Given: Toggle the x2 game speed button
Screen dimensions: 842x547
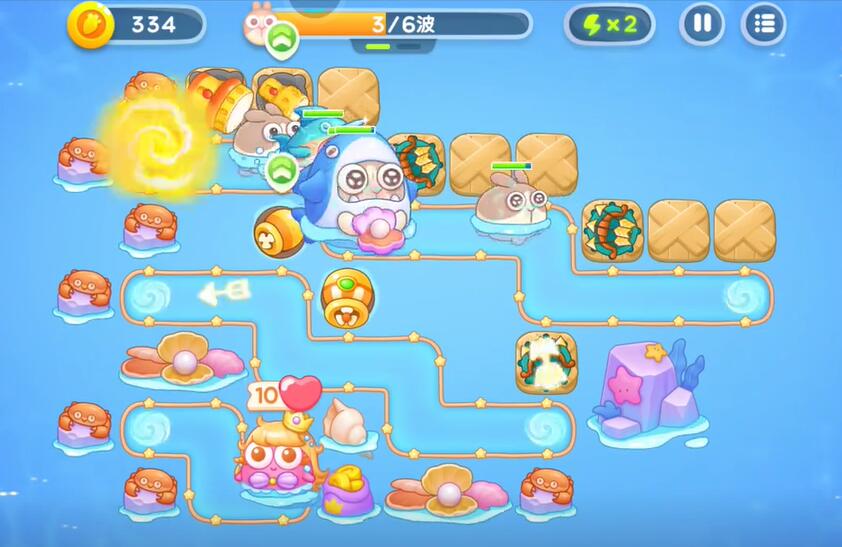Looking at the screenshot, I should pyautogui.click(x=609, y=25).
